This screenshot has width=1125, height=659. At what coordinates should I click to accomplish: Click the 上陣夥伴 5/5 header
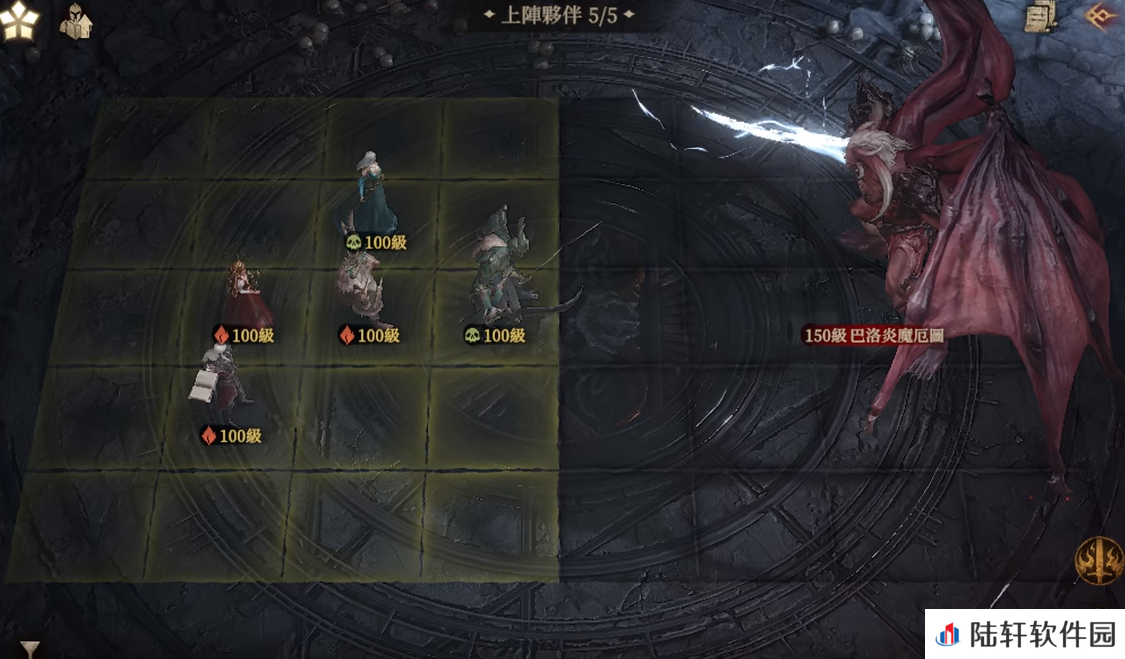tap(559, 16)
